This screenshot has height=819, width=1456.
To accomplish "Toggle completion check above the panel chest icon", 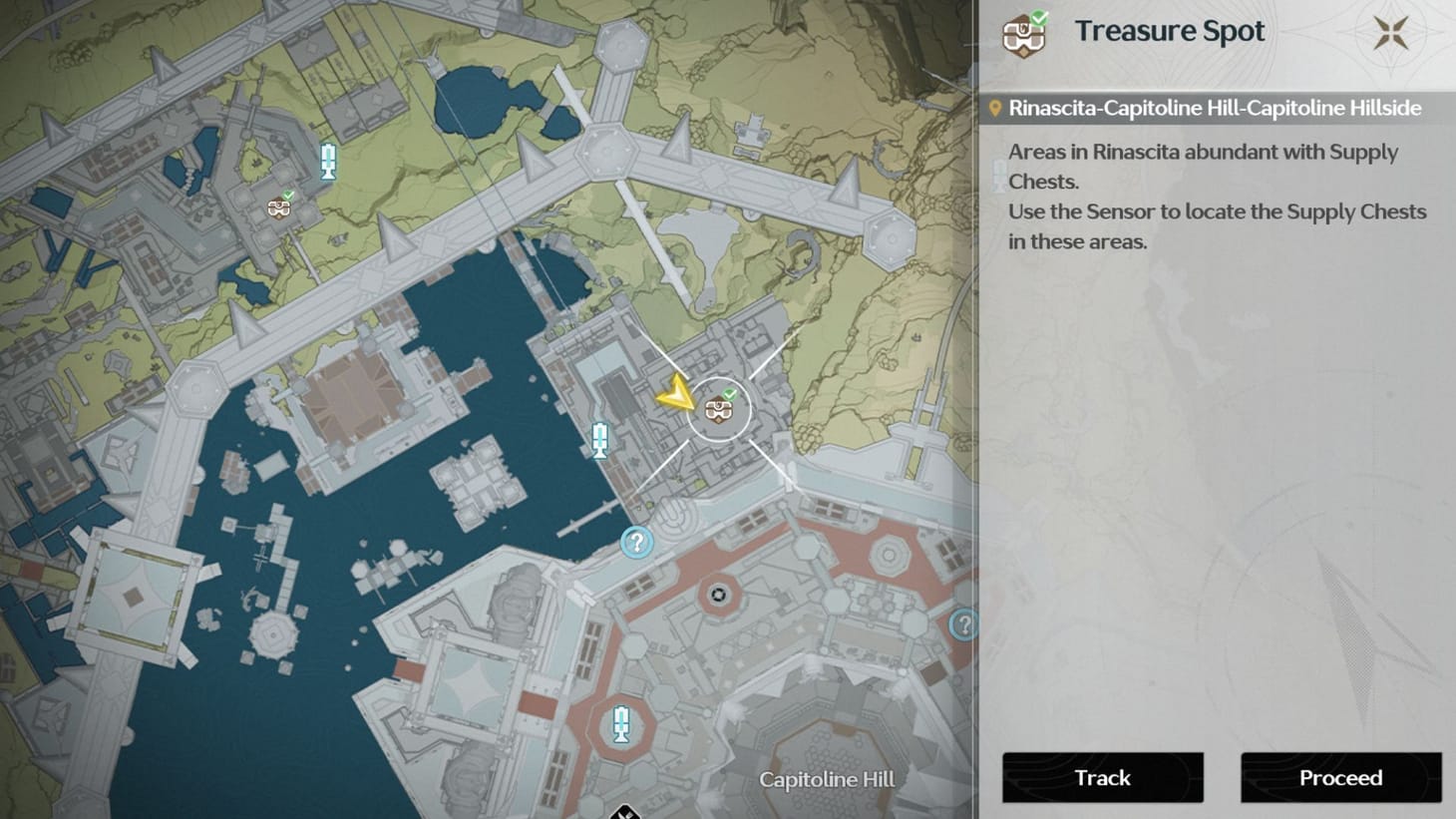I will coord(1040,15).
